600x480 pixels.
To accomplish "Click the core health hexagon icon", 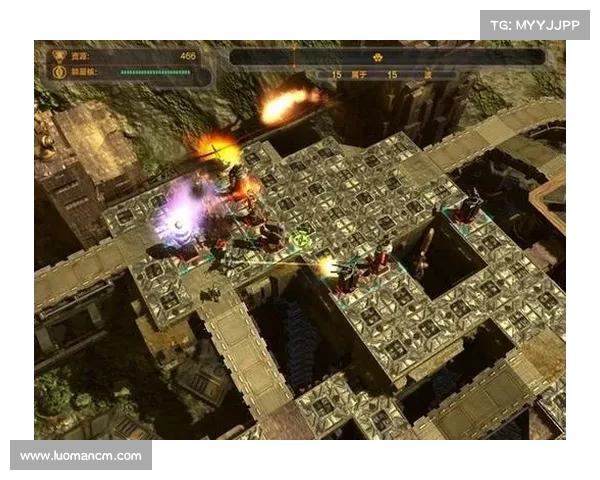I will click(58, 72).
